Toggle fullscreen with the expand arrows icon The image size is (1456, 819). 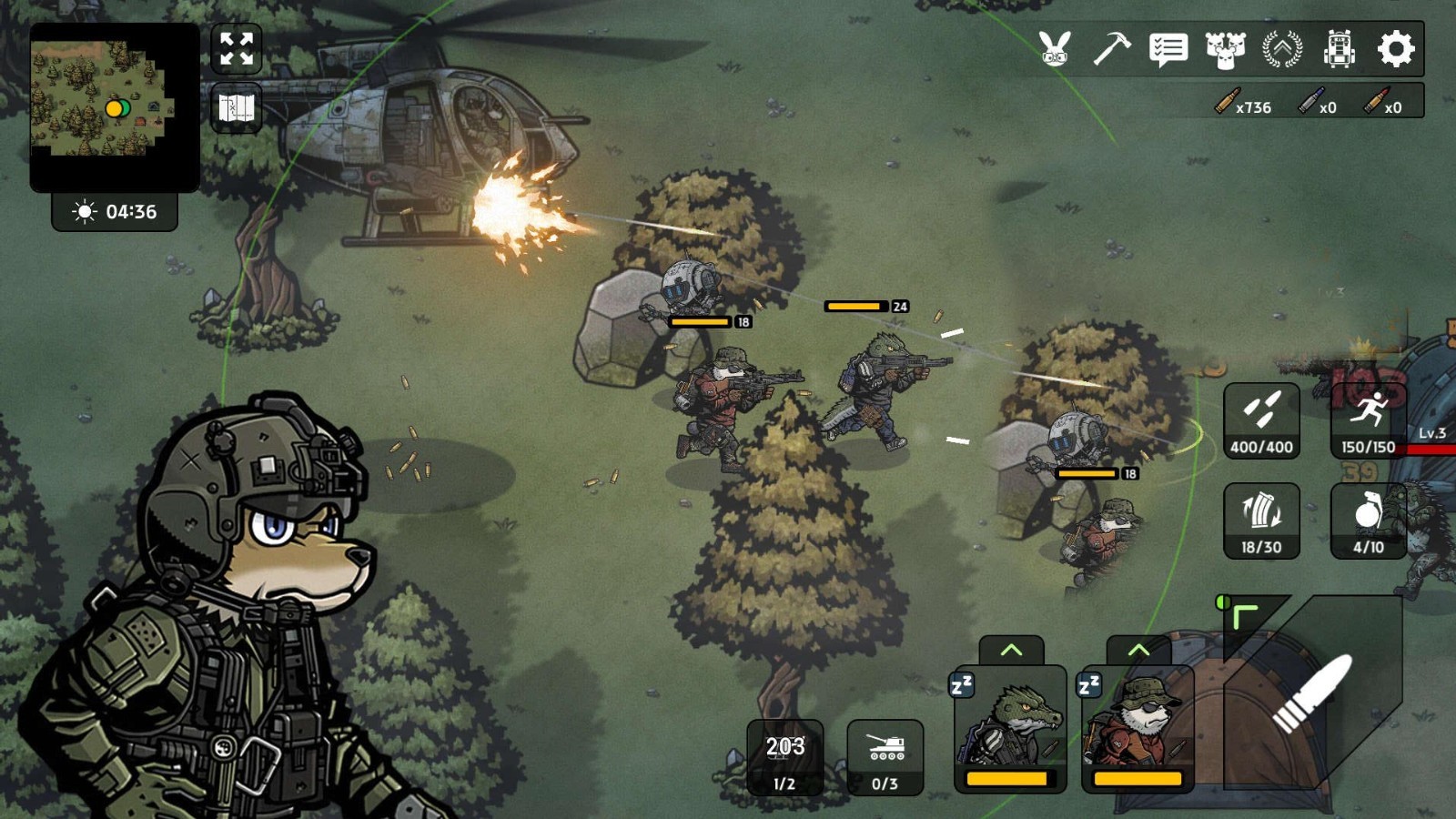(237, 48)
